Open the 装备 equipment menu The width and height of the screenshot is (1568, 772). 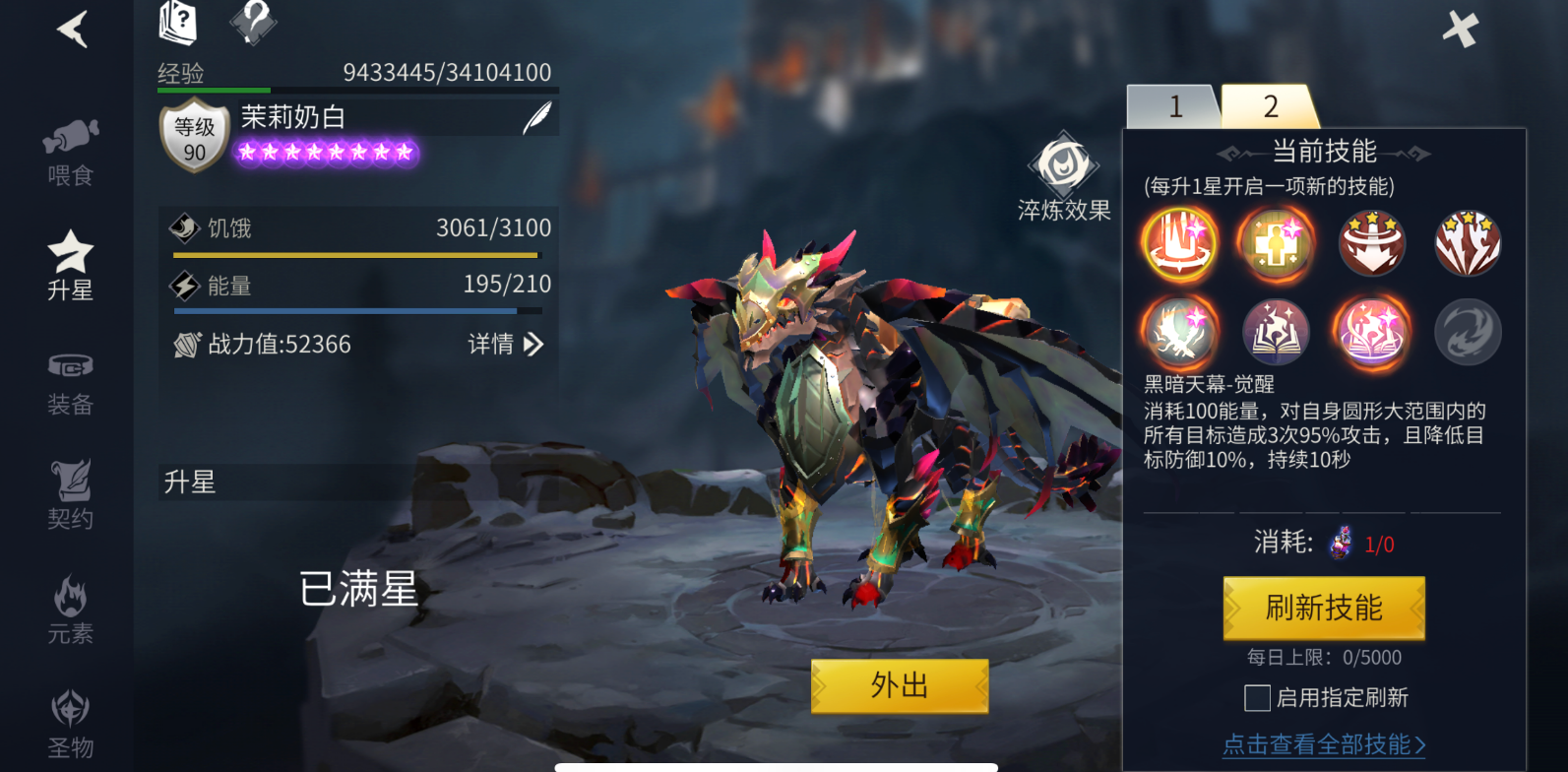pyautogui.click(x=70, y=382)
